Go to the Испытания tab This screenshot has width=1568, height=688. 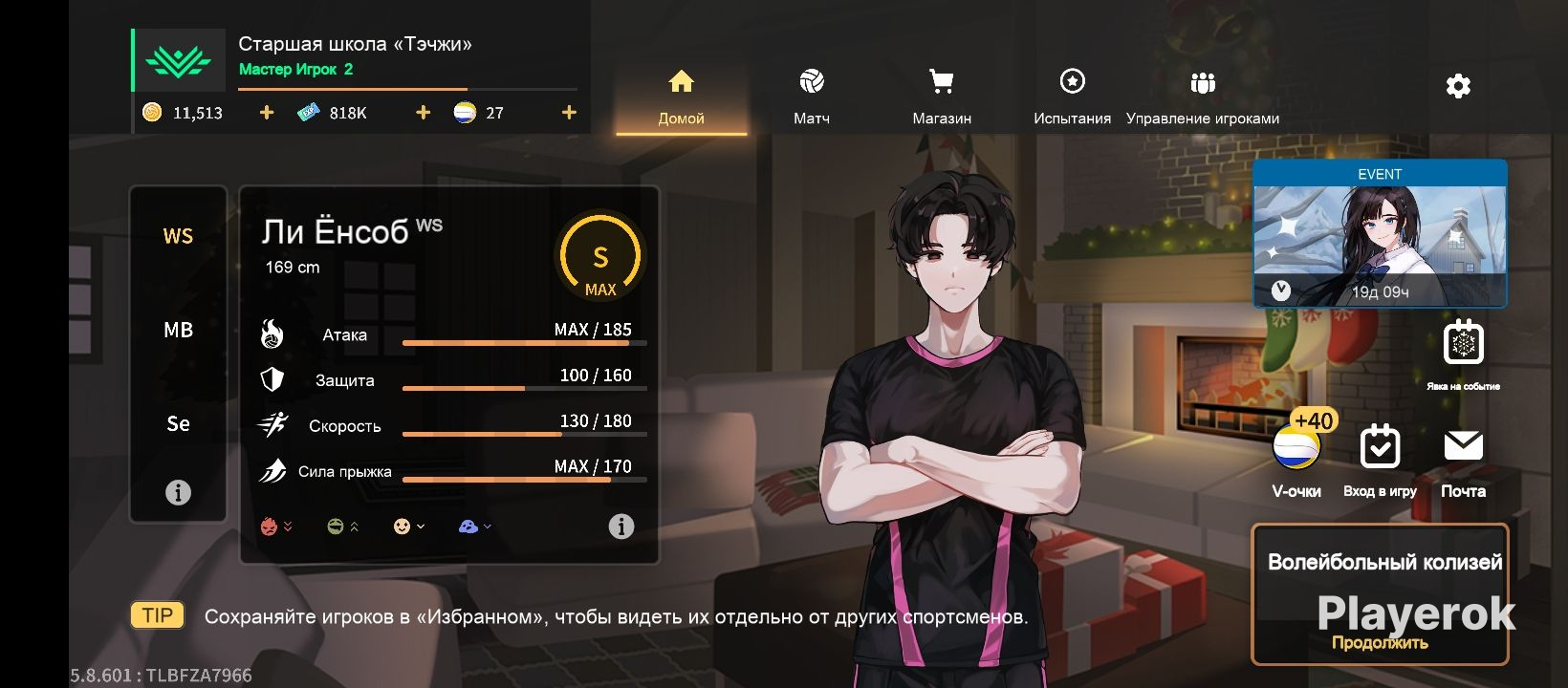[1072, 97]
